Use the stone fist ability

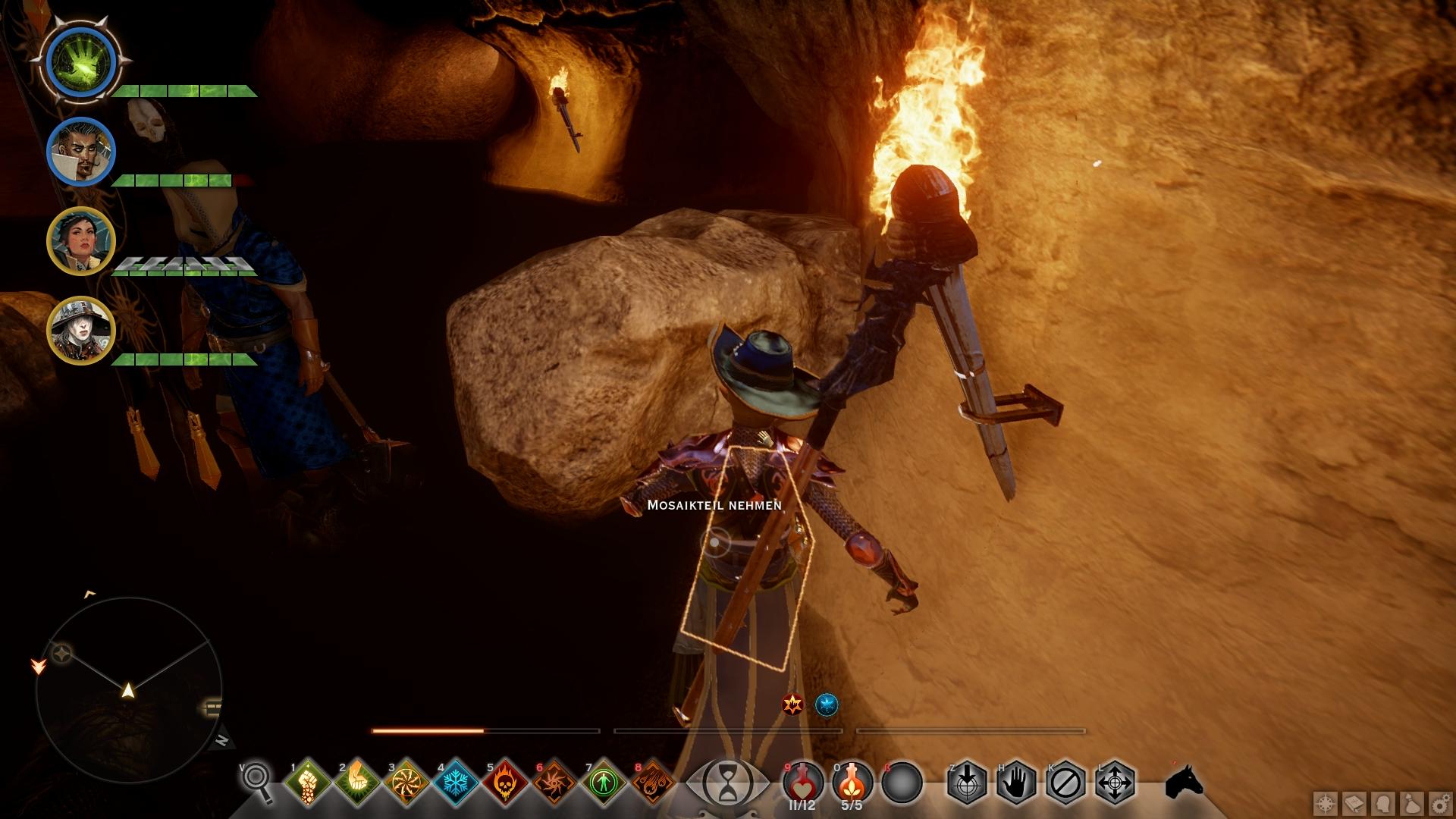pyautogui.click(x=308, y=781)
